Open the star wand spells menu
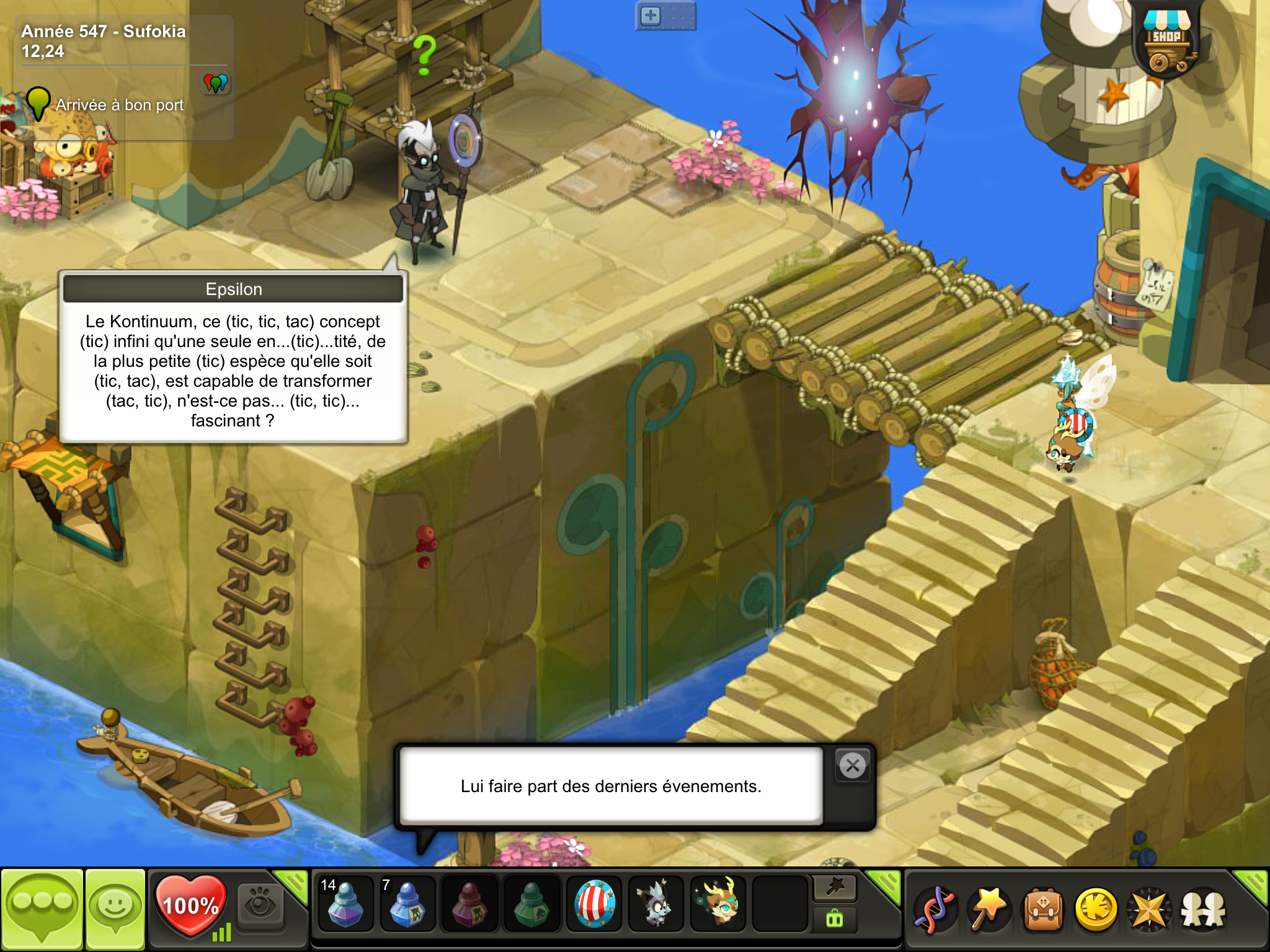The image size is (1270, 952). pos(988,910)
